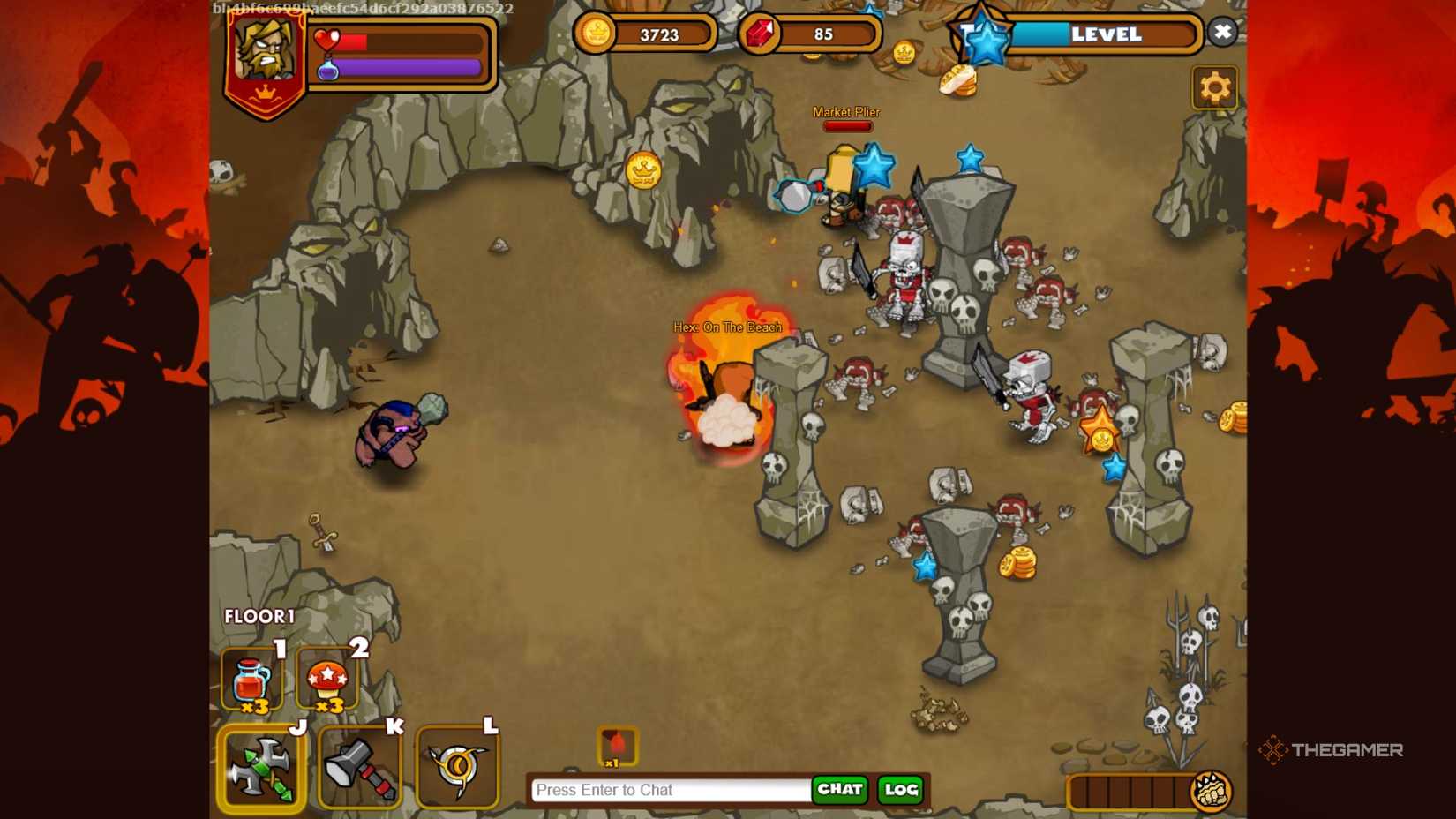Click the Press Enter to Chat input field
The image size is (1456, 819).
669,790
